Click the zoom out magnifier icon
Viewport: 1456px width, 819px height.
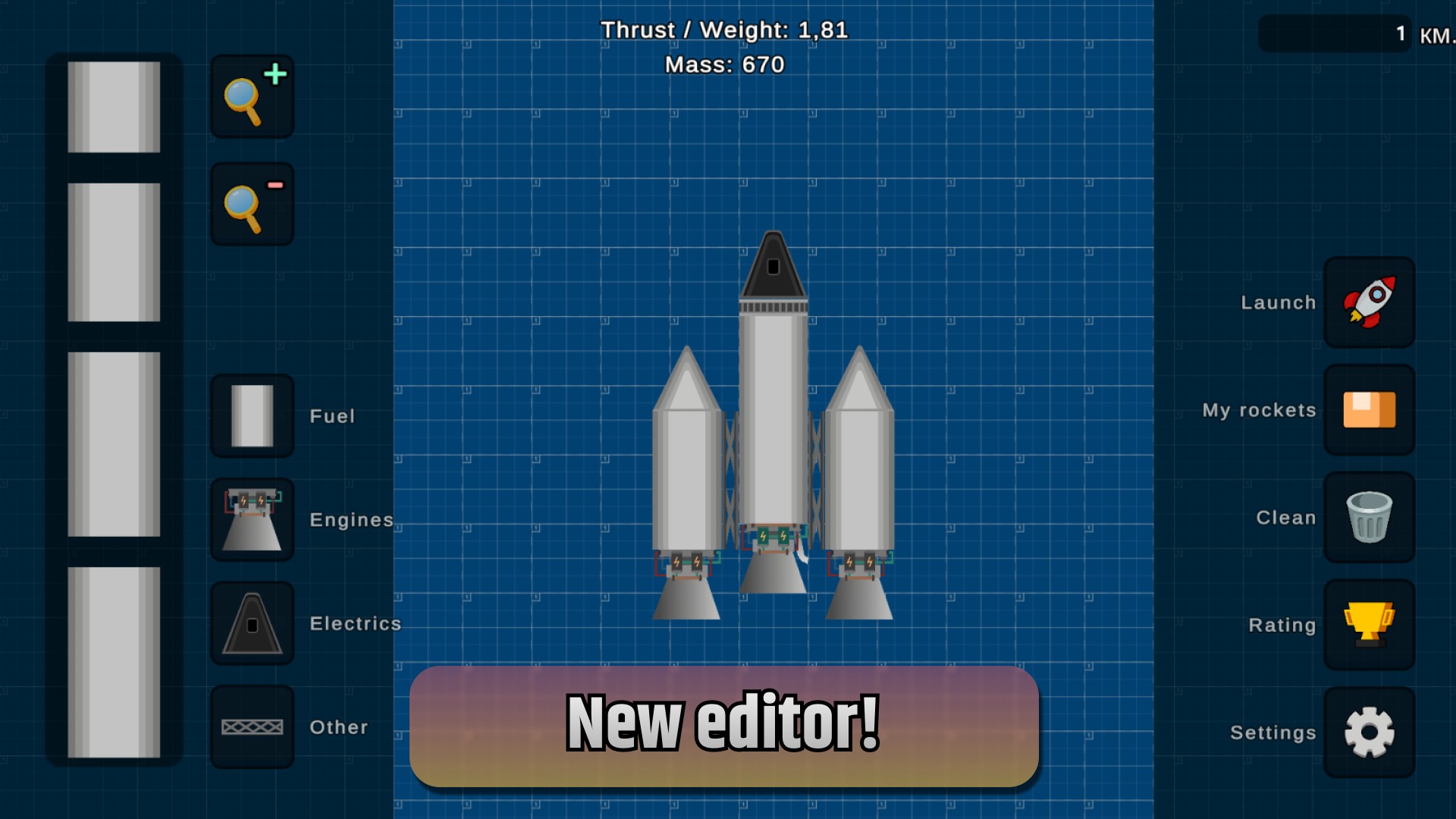tap(251, 202)
